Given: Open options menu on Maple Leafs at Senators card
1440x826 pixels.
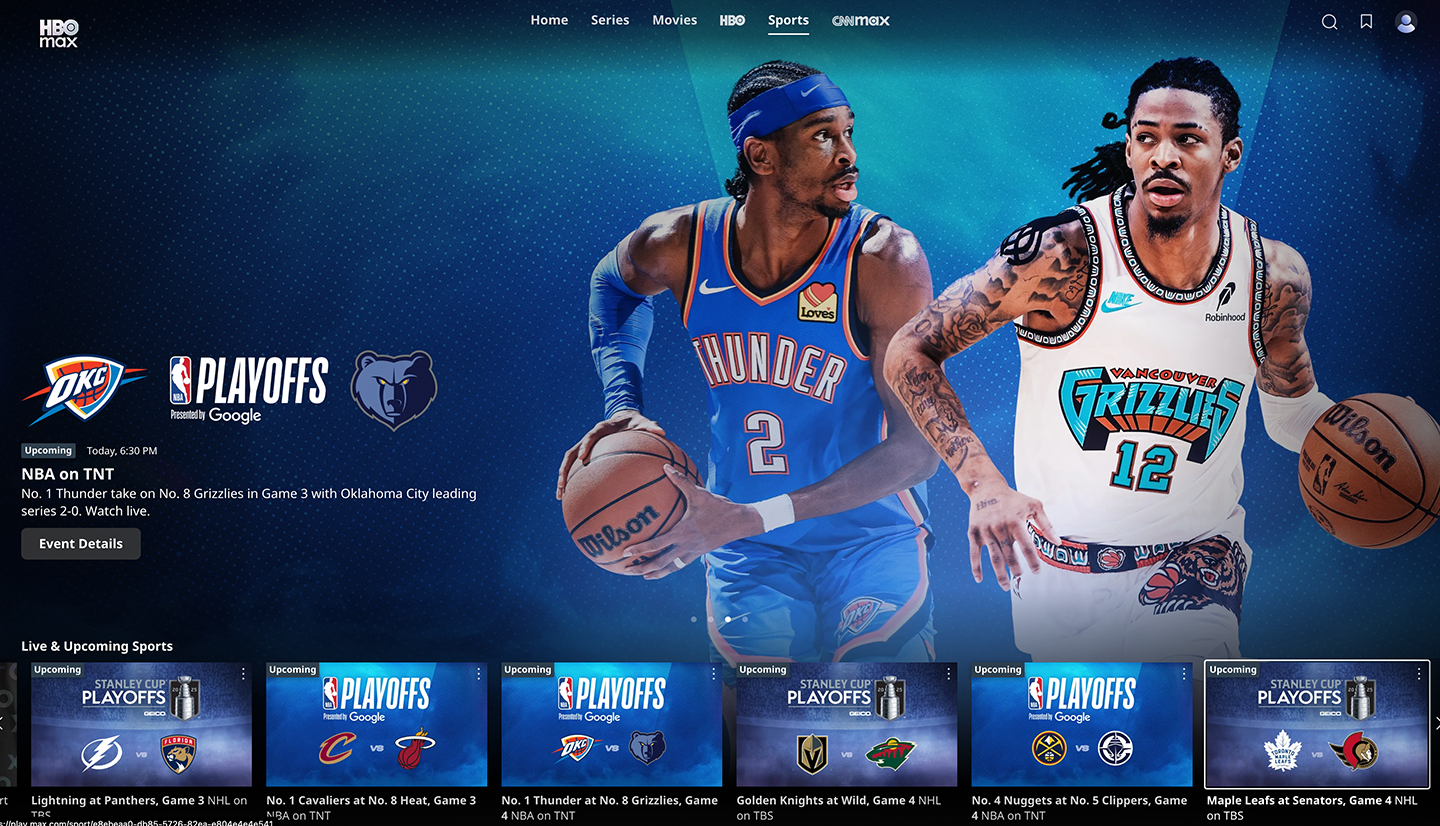Looking at the screenshot, I should (x=1418, y=673).
